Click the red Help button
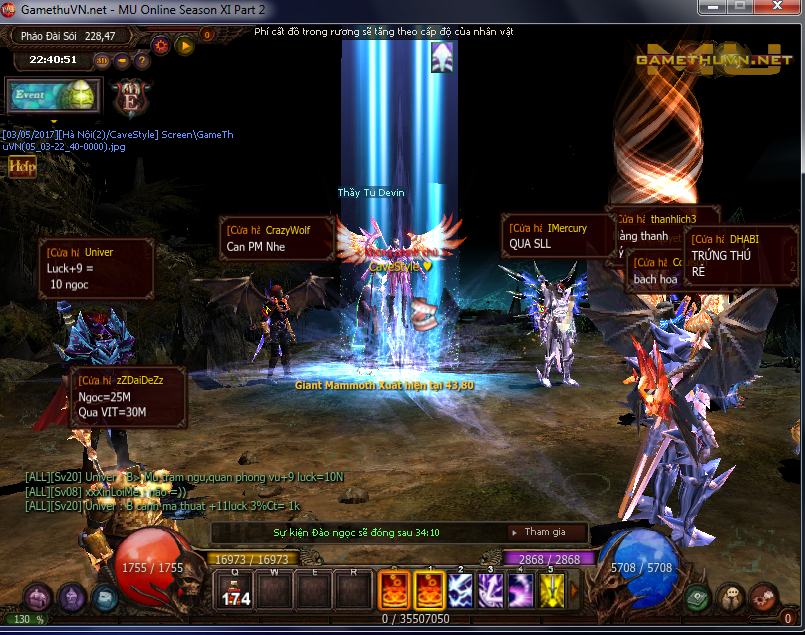 (22, 167)
